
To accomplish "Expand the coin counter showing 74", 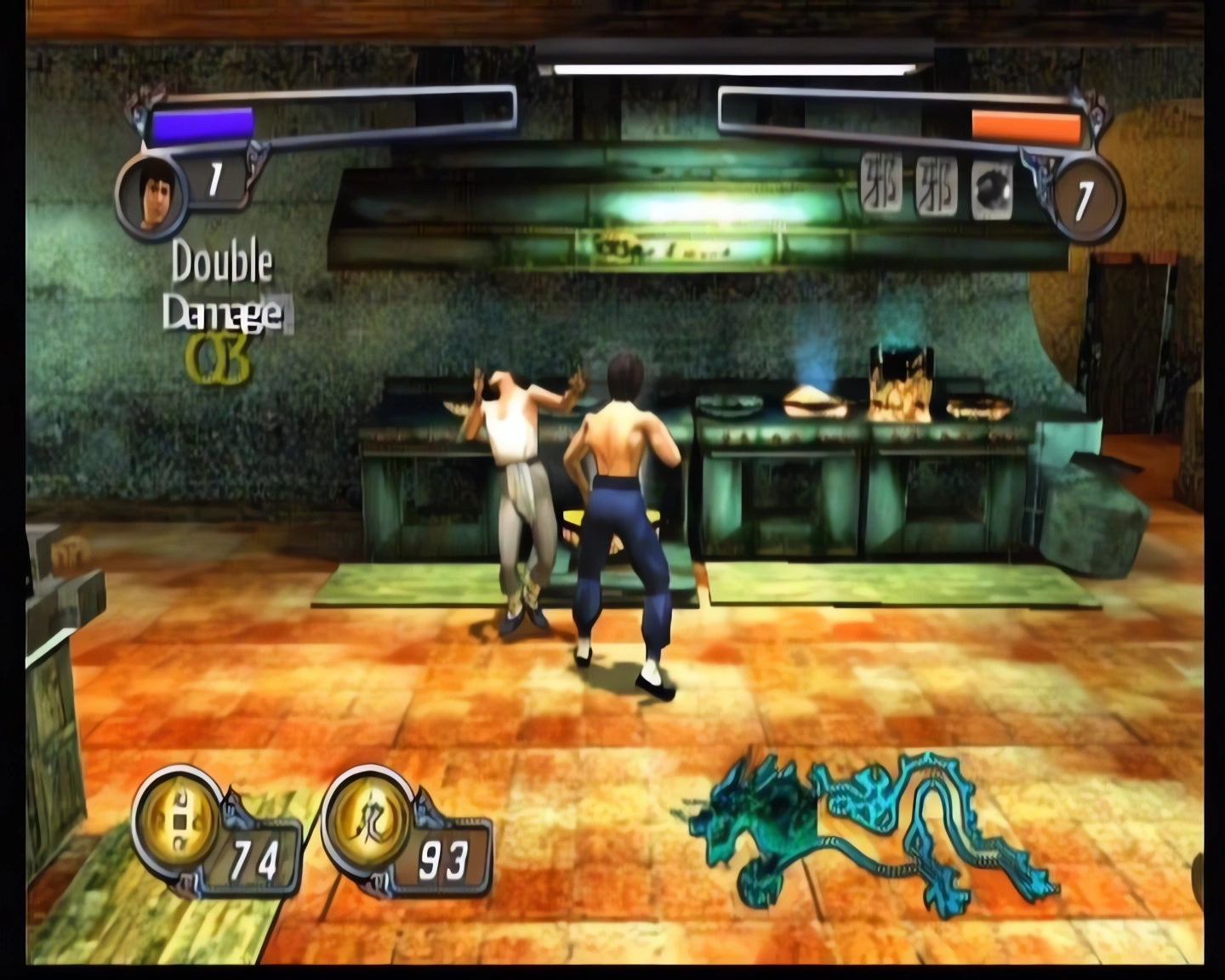I will (254, 857).
